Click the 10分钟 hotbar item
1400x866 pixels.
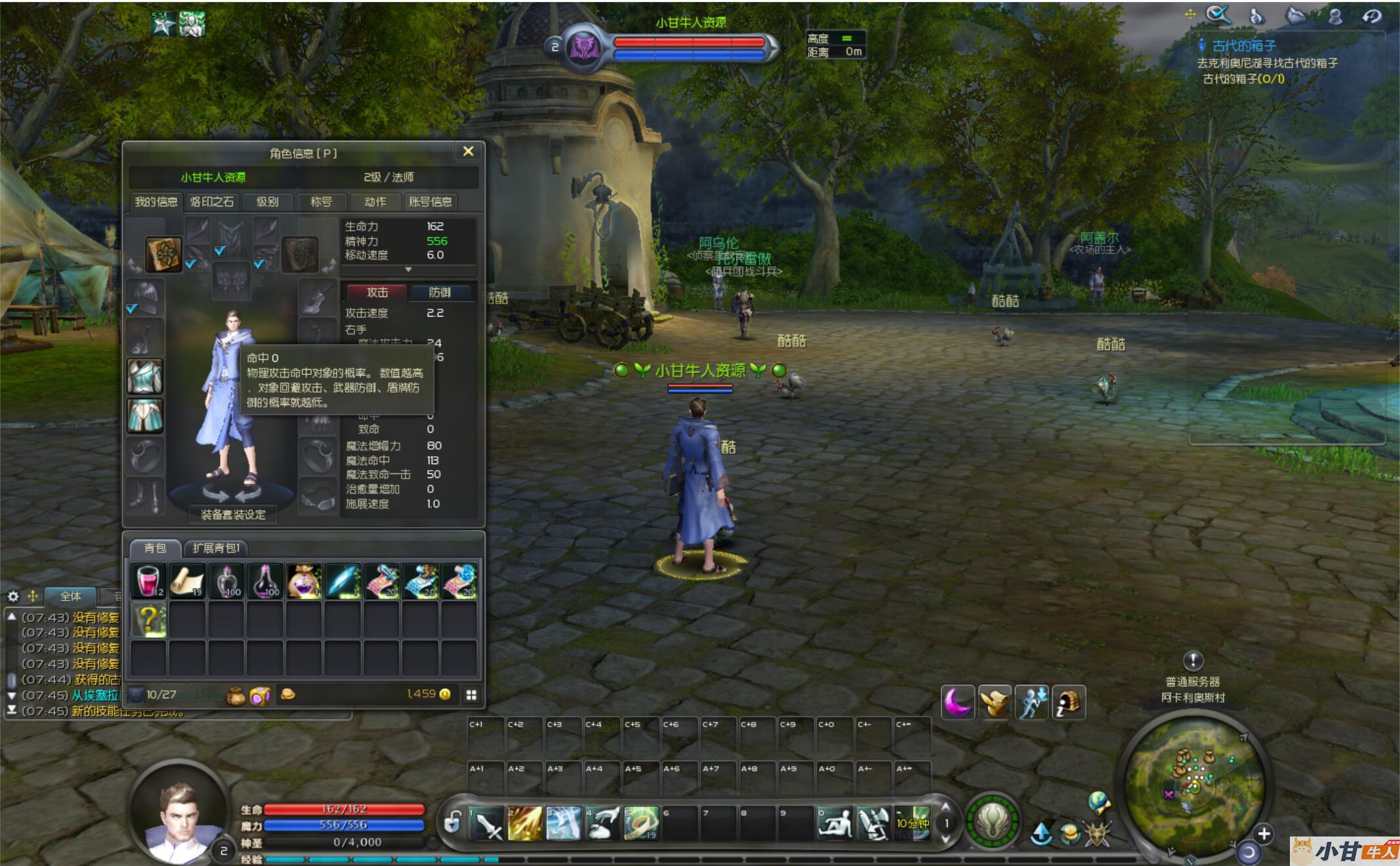pos(912,823)
